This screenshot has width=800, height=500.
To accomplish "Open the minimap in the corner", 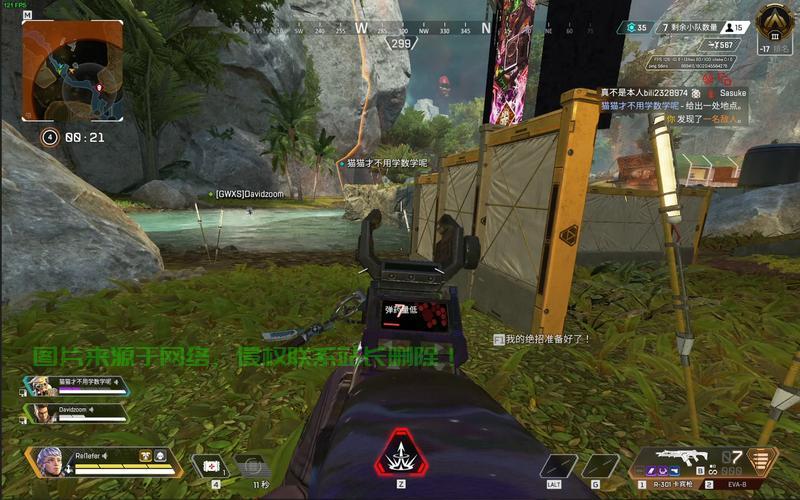I will coord(72,70).
